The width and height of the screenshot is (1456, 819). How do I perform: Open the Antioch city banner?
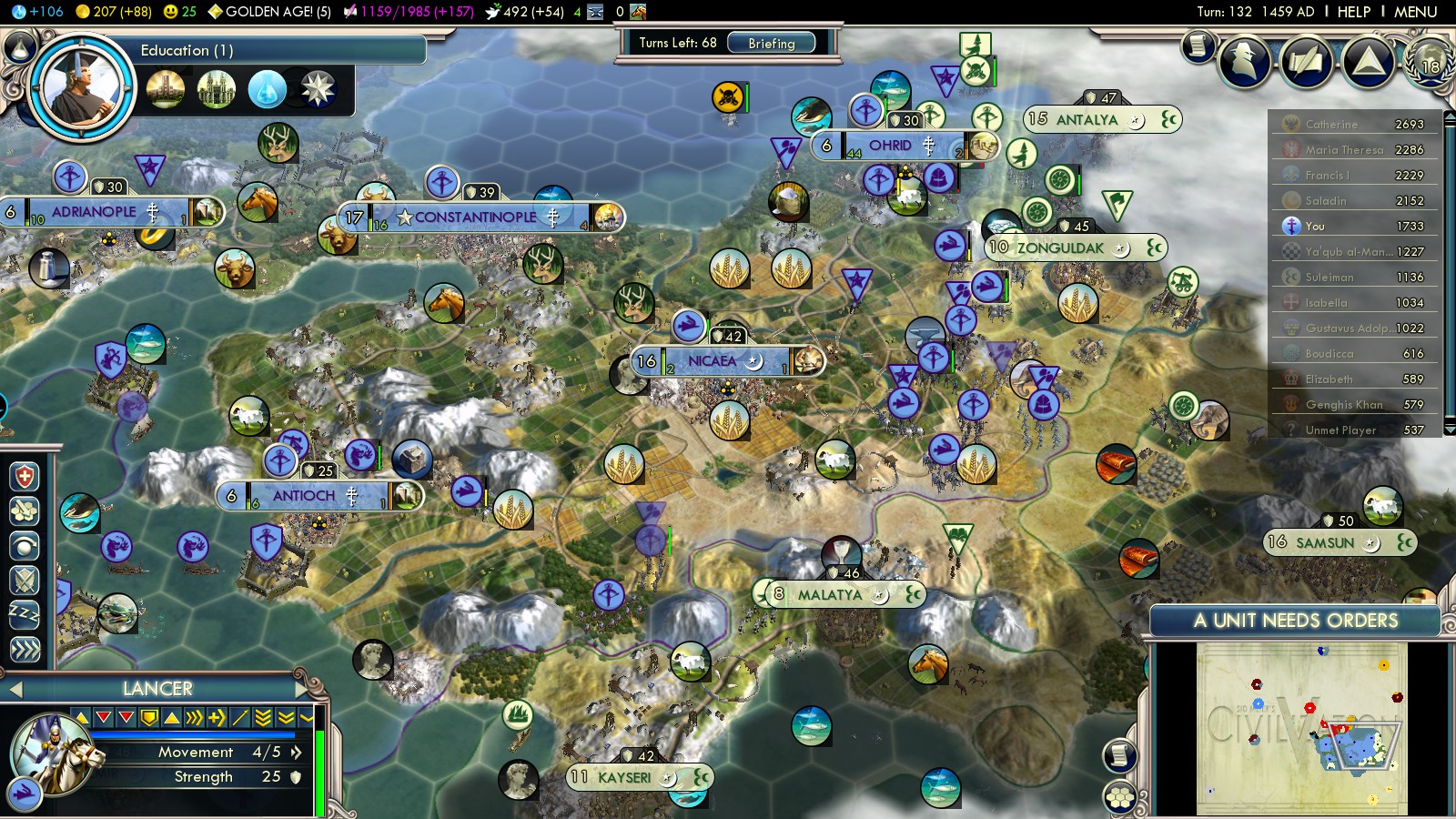coord(304,496)
